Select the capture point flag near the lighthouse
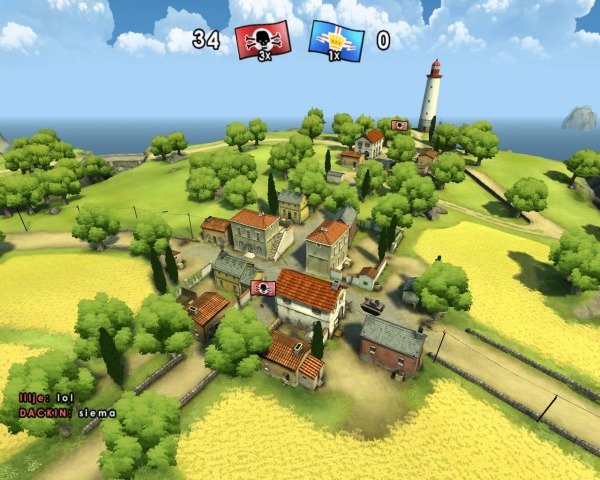Viewport: 600px width, 480px height. click(400, 125)
